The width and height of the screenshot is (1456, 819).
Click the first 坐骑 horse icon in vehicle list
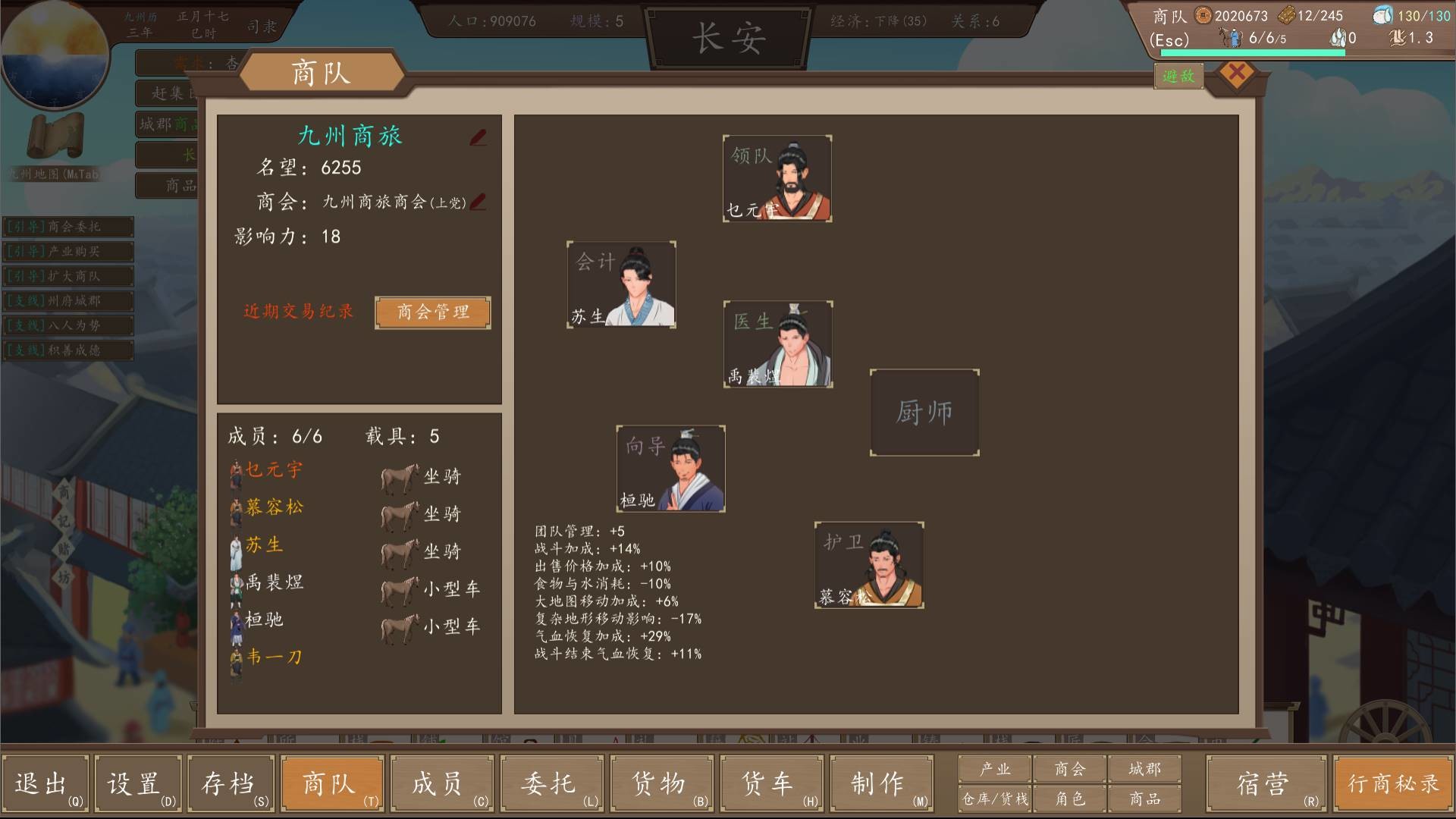point(397,476)
